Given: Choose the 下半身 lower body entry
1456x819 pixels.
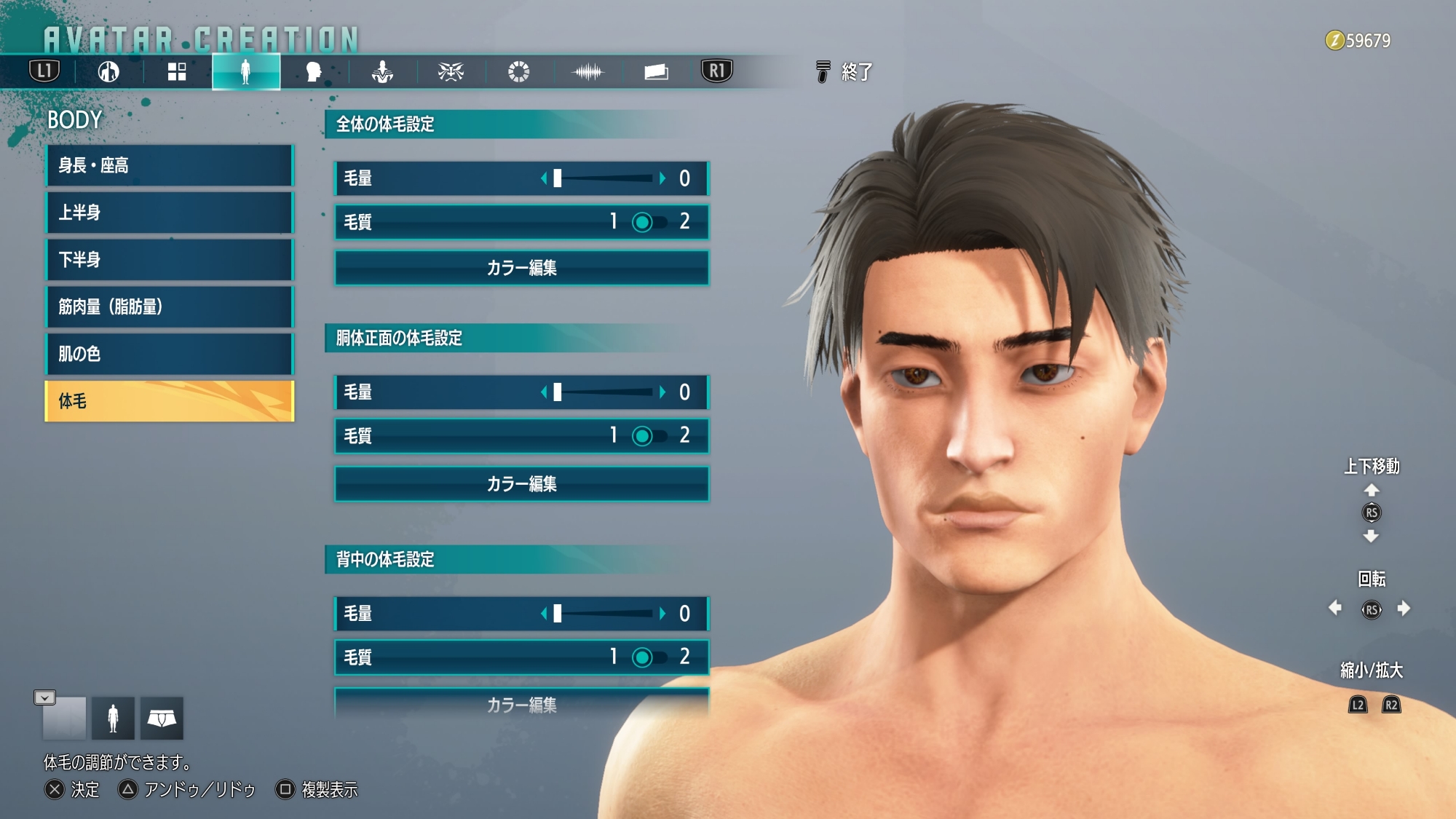Looking at the screenshot, I should point(170,260).
